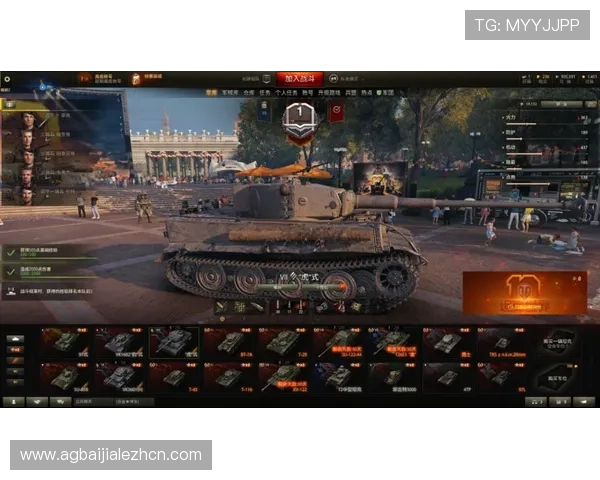Click the red 加入战斗 battle button
The image size is (600, 480).
[x=300, y=77]
